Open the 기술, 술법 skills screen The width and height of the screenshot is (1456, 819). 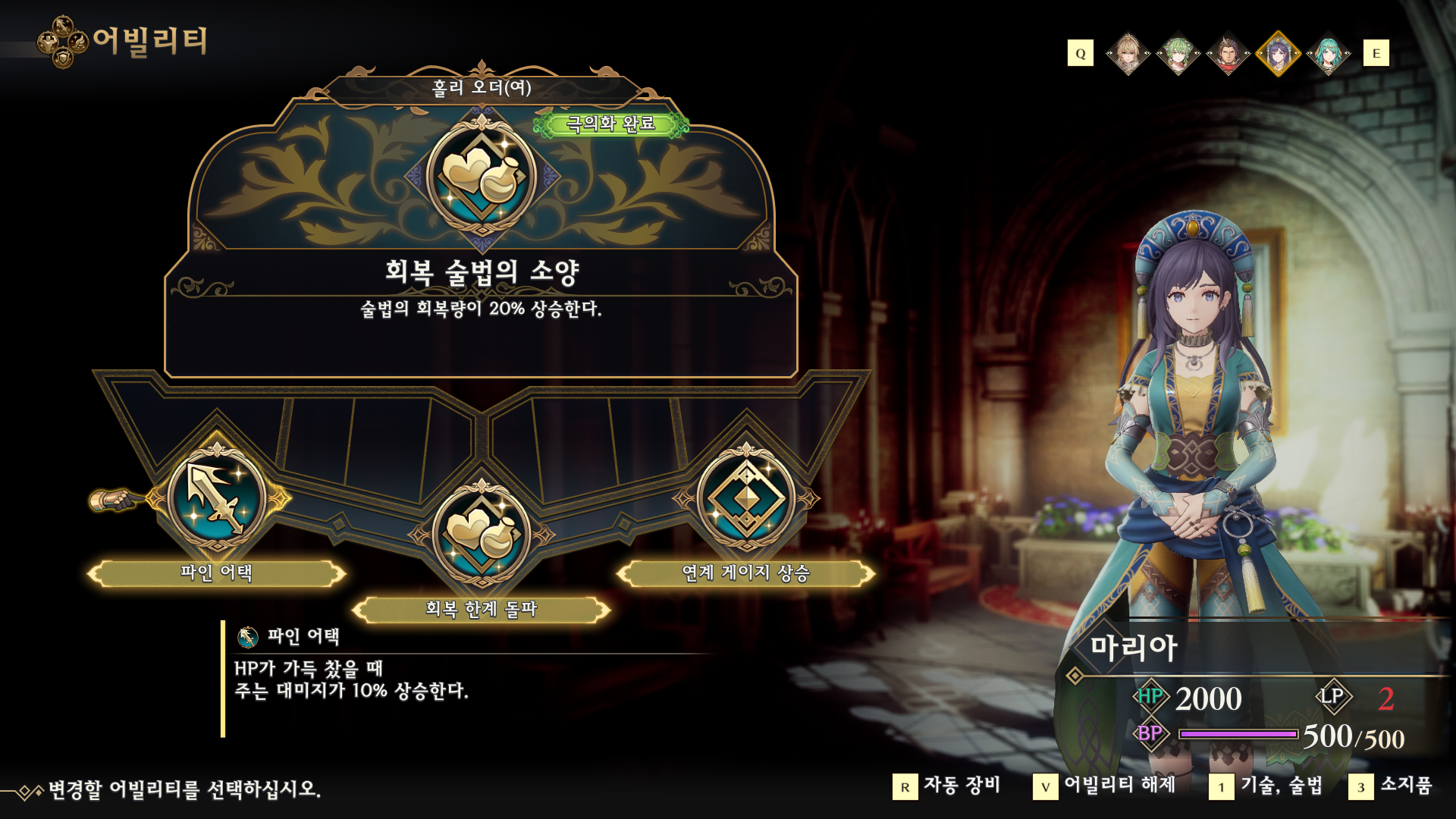click(x=1266, y=786)
